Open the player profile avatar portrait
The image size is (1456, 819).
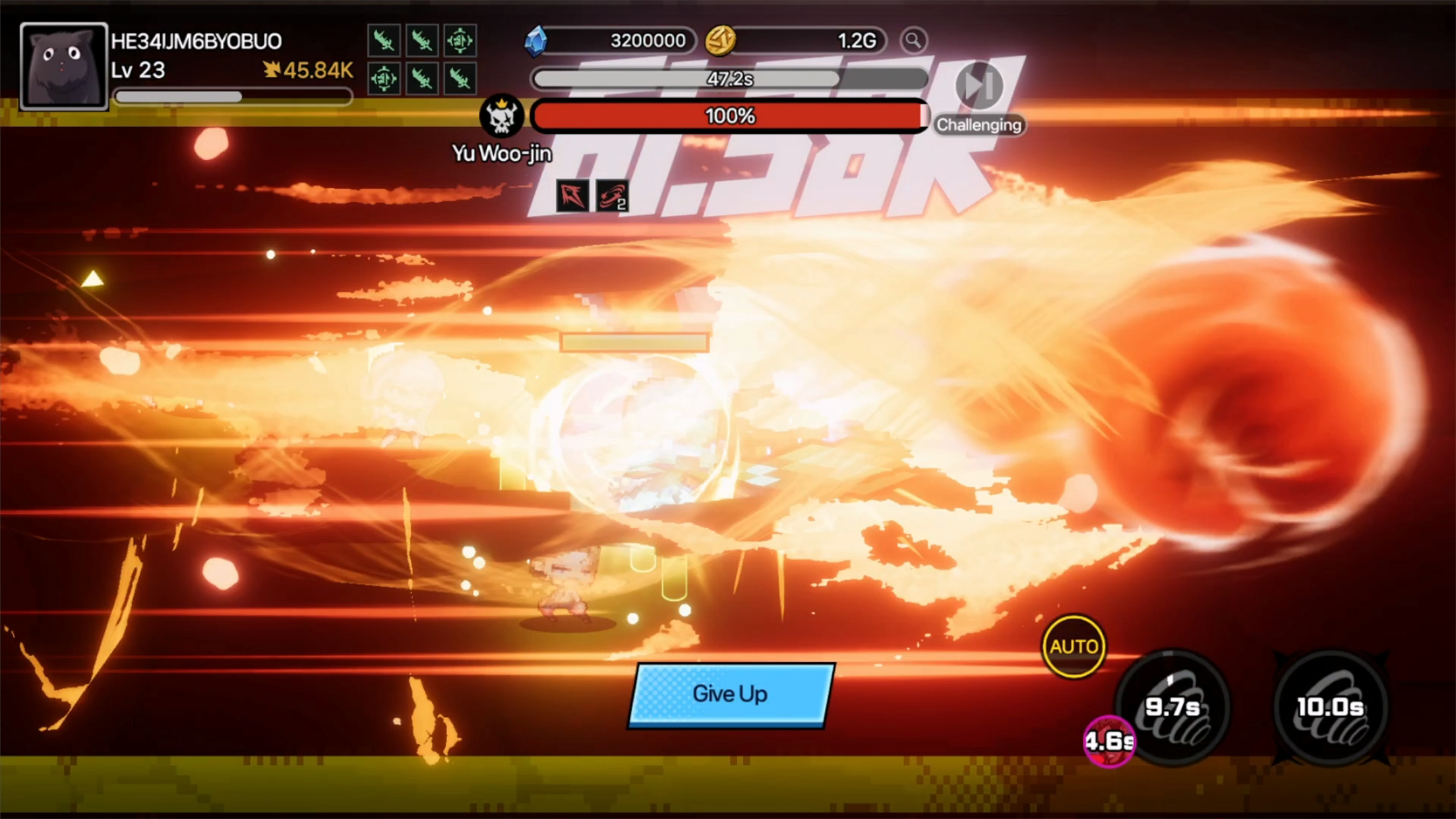pyautogui.click(x=64, y=64)
